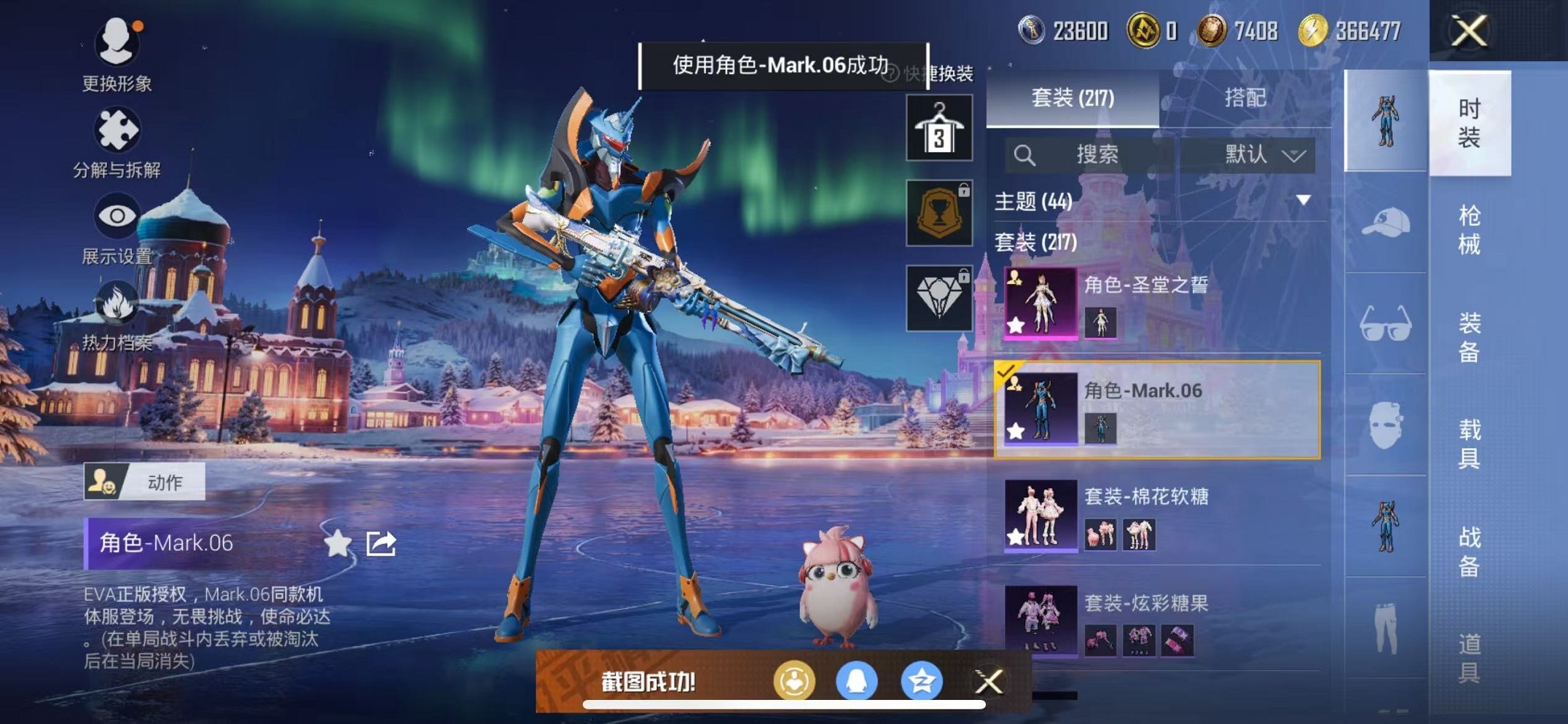The height and width of the screenshot is (724, 1568).
Task: Toggle the star on 套装-棉花软糖
Action: pyautogui.click(x=1016, y=537)
